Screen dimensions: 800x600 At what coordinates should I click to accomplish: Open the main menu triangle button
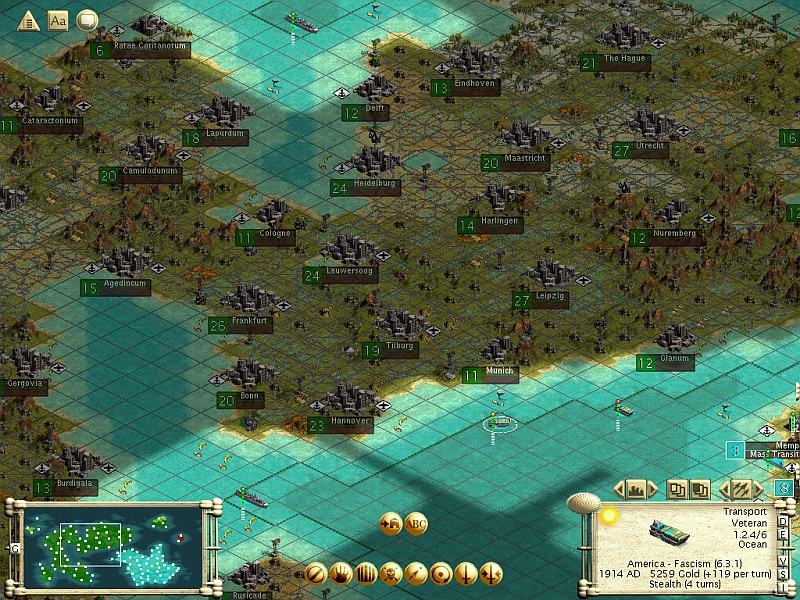[x=27, y=19]
